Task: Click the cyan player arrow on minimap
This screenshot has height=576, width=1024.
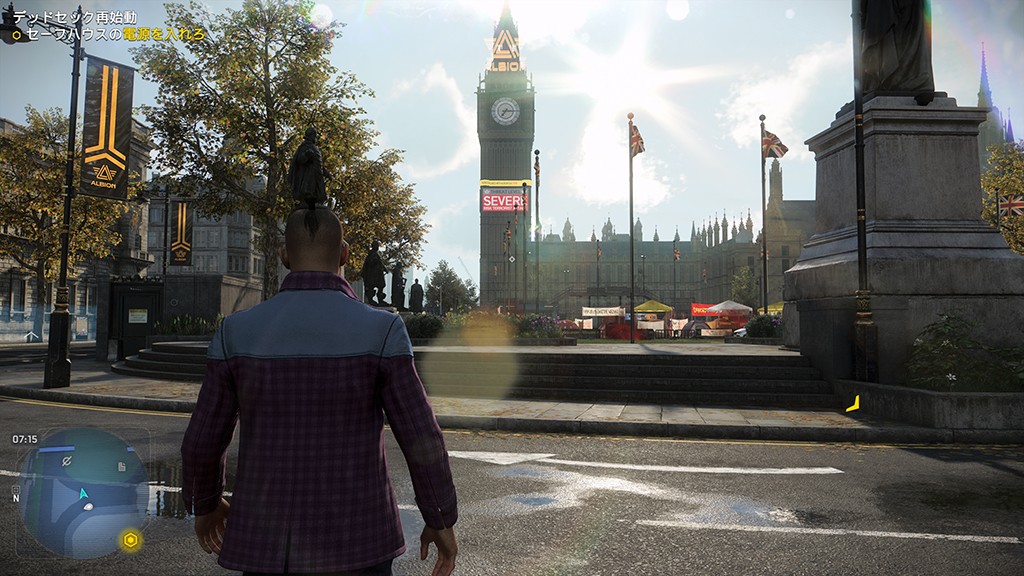Action: pos(84,493)
